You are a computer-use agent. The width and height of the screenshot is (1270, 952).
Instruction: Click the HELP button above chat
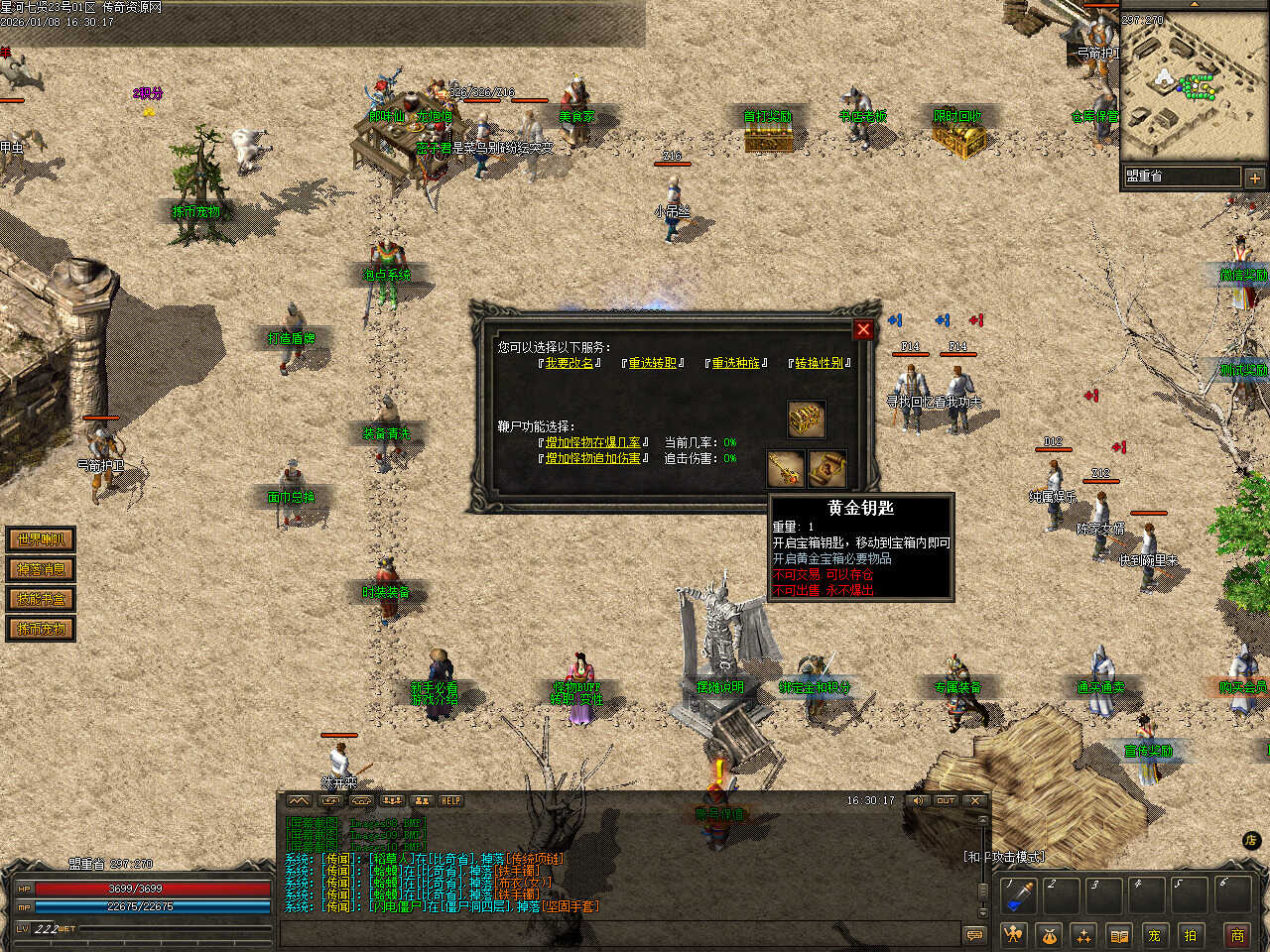click(x=451, y=800)
